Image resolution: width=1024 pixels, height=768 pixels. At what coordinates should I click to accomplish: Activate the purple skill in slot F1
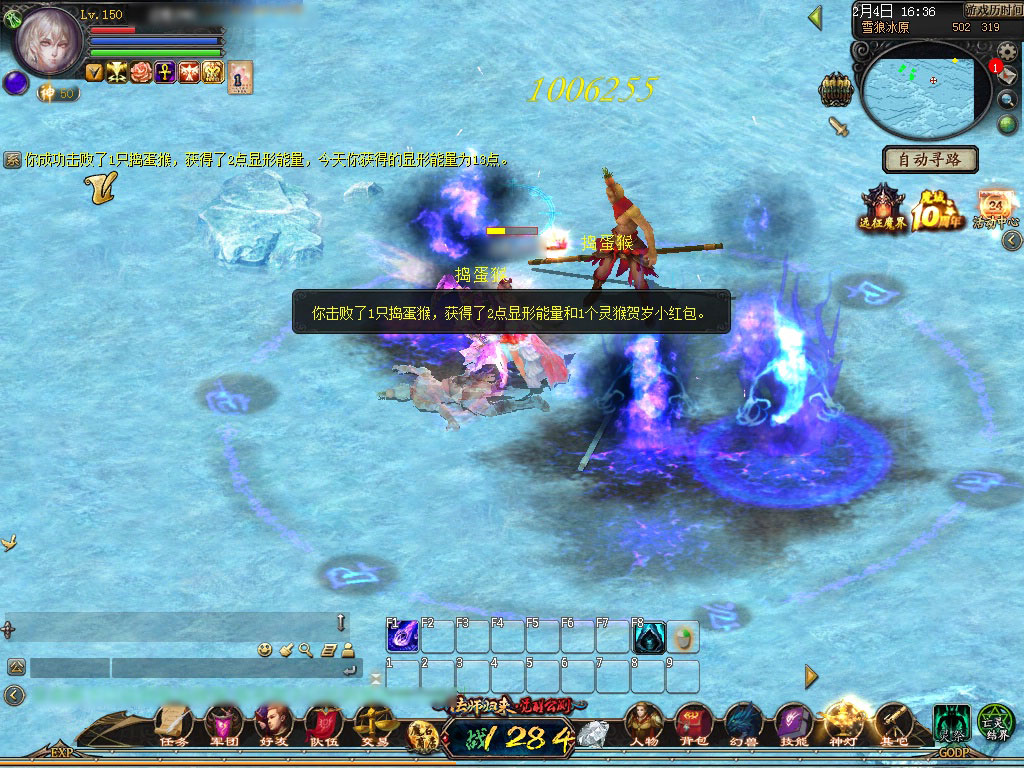pos(403,637)
